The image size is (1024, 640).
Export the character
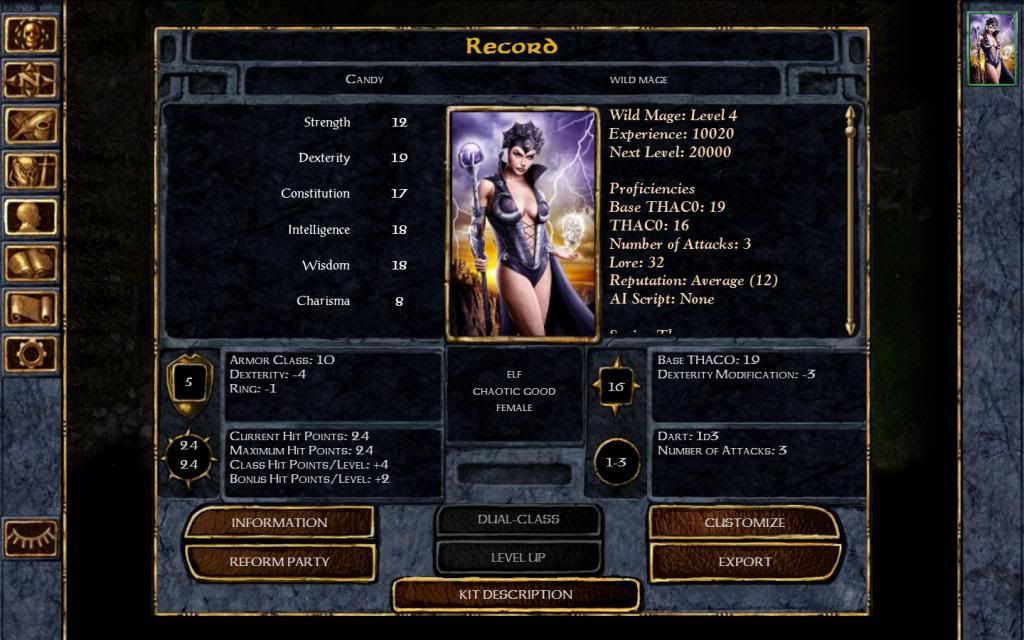[744, 562]
